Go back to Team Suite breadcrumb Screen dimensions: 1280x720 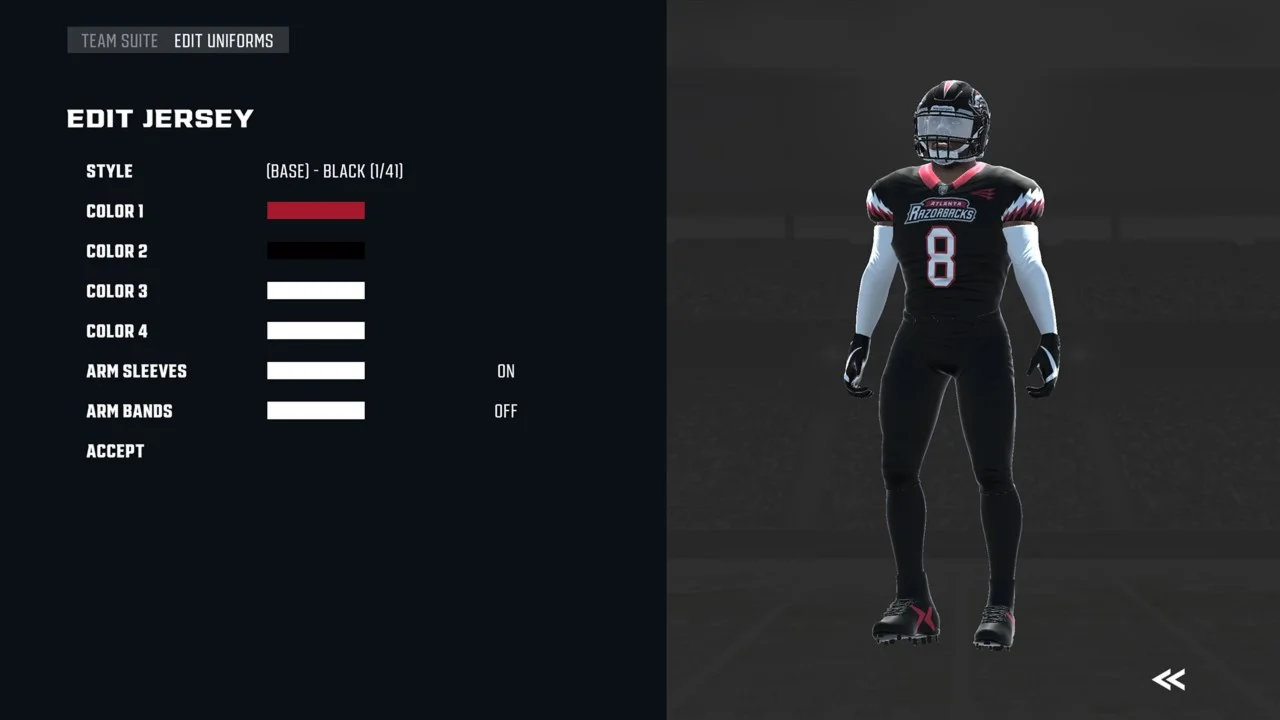point(119,41)
